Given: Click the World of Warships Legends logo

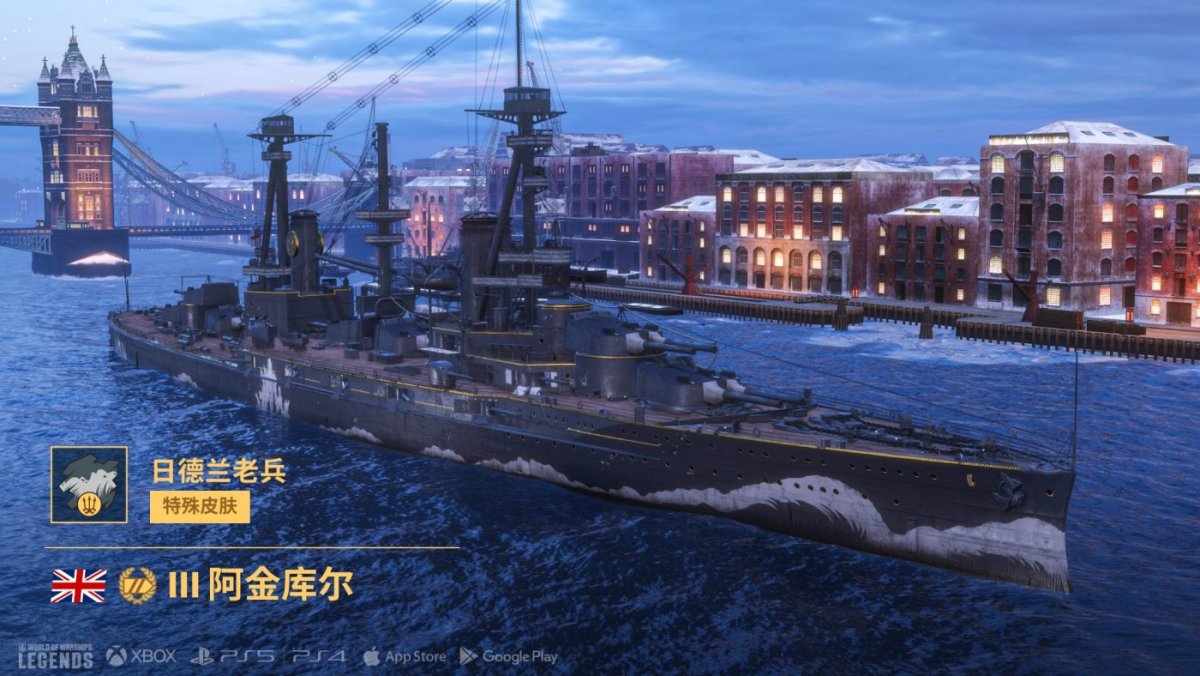Looking at the screenshot, I should click(x=55, y=655).
